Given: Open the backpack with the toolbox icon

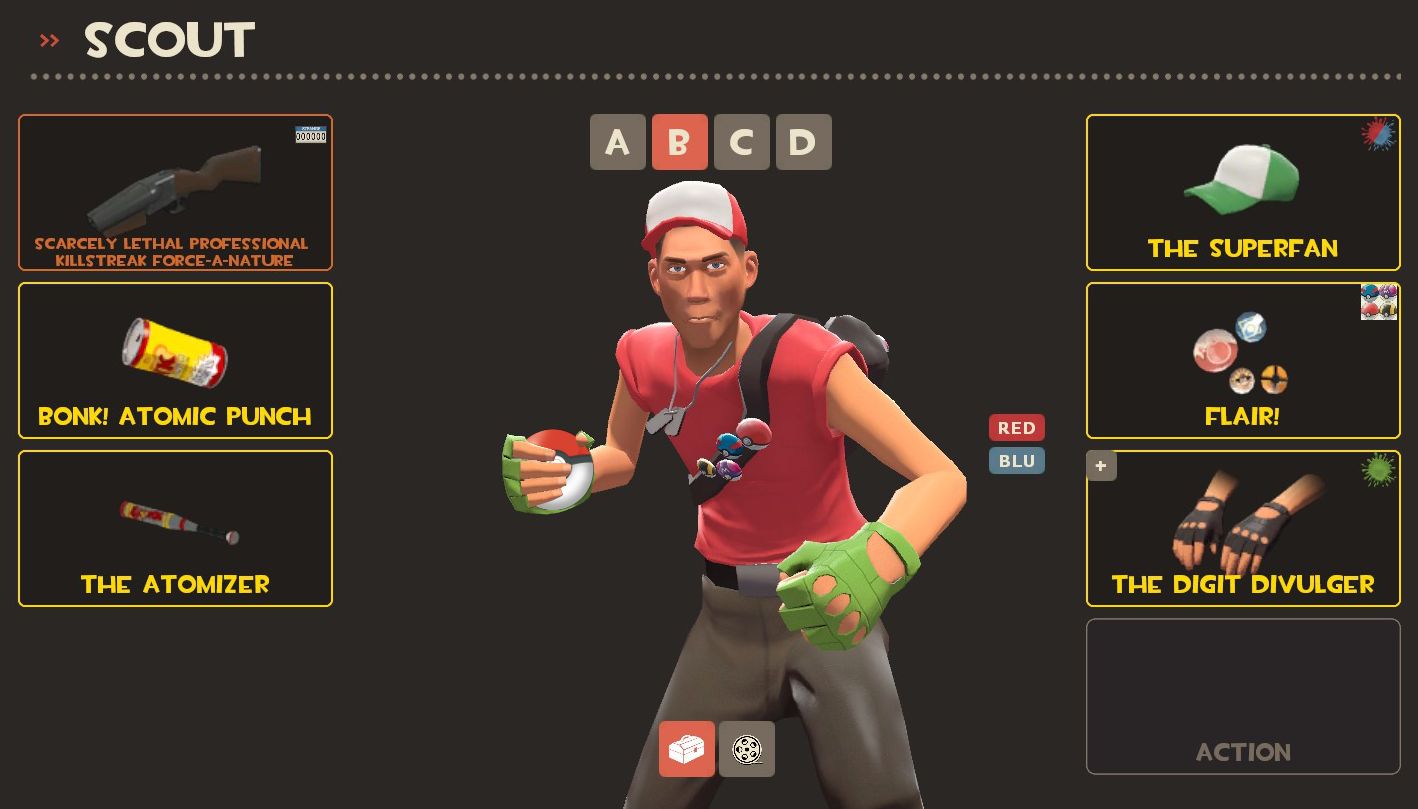Looking at the screenshot, I should coord(686,749).
